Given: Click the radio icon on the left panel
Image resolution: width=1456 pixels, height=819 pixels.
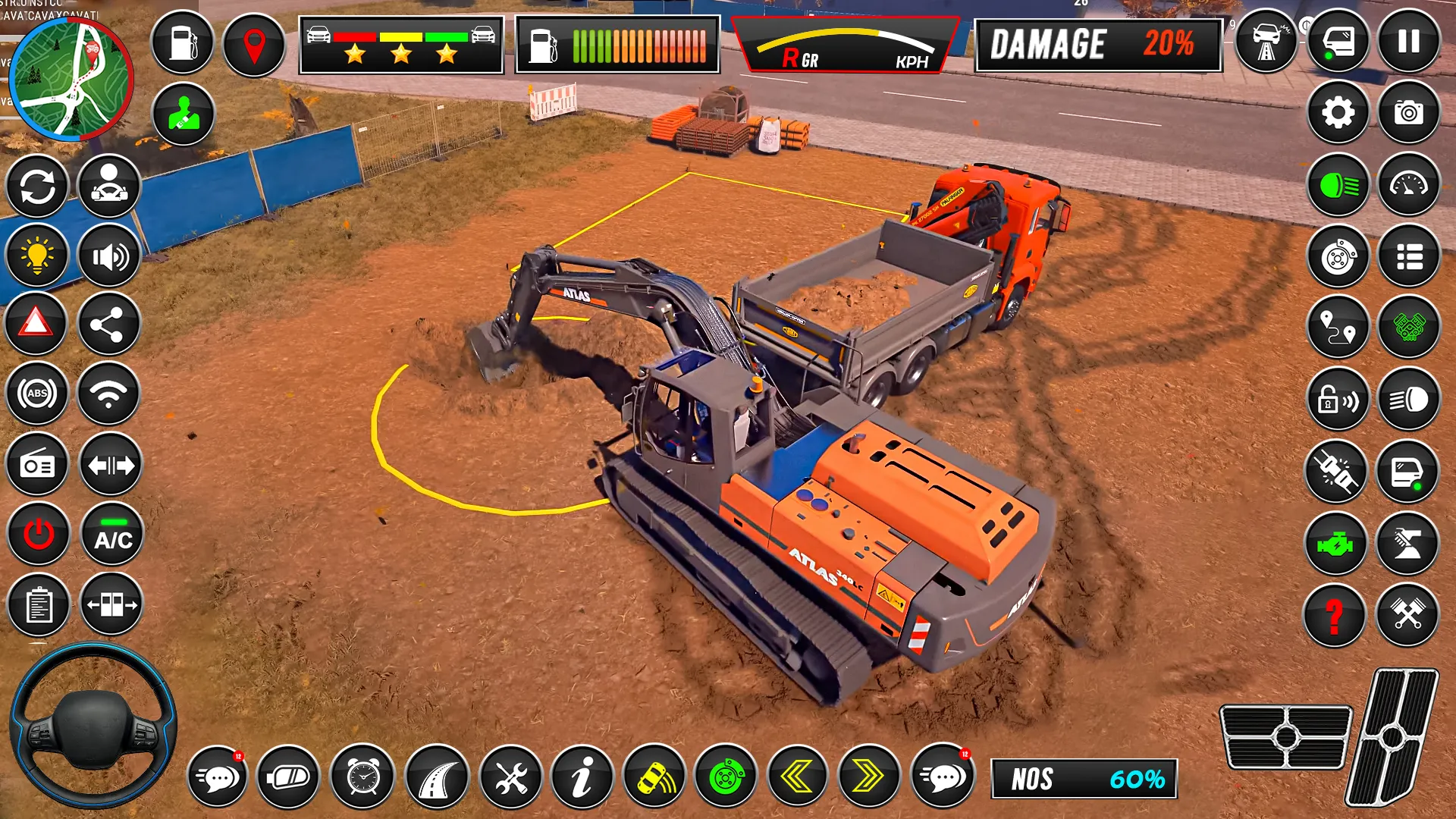Looking at the screenshot, I should [x=36, y=464].
